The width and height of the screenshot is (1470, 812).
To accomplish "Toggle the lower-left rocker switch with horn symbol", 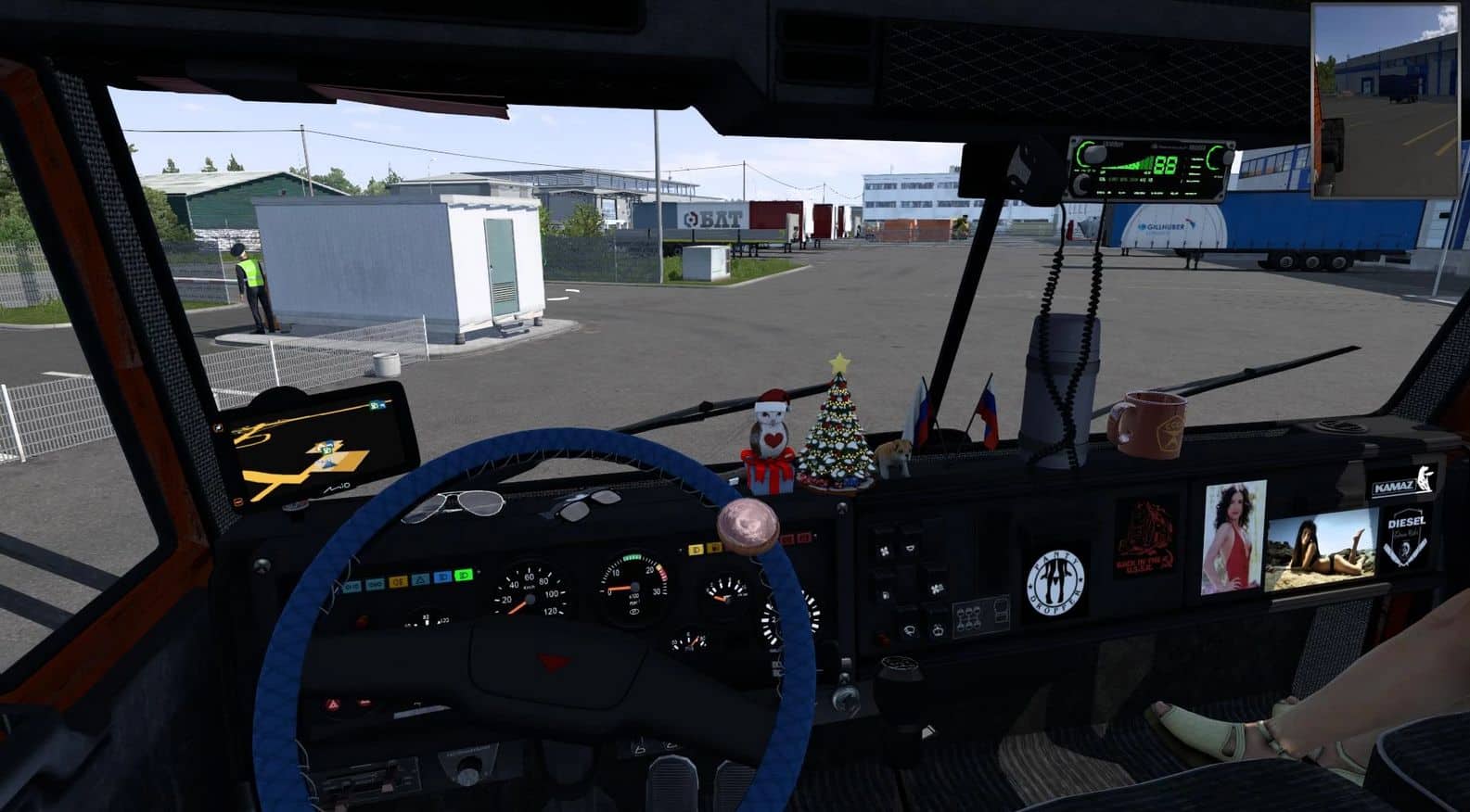I will (x=909, y=630).
